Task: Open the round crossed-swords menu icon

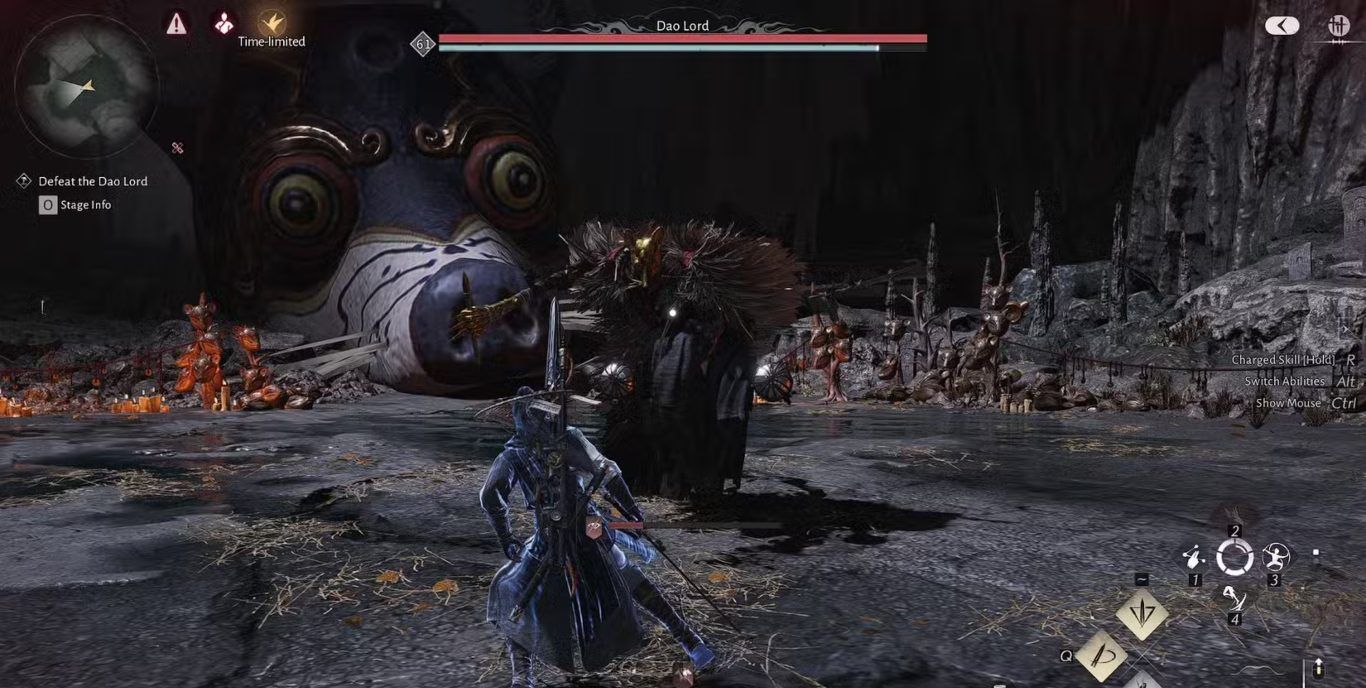Action: [1338, 26]
